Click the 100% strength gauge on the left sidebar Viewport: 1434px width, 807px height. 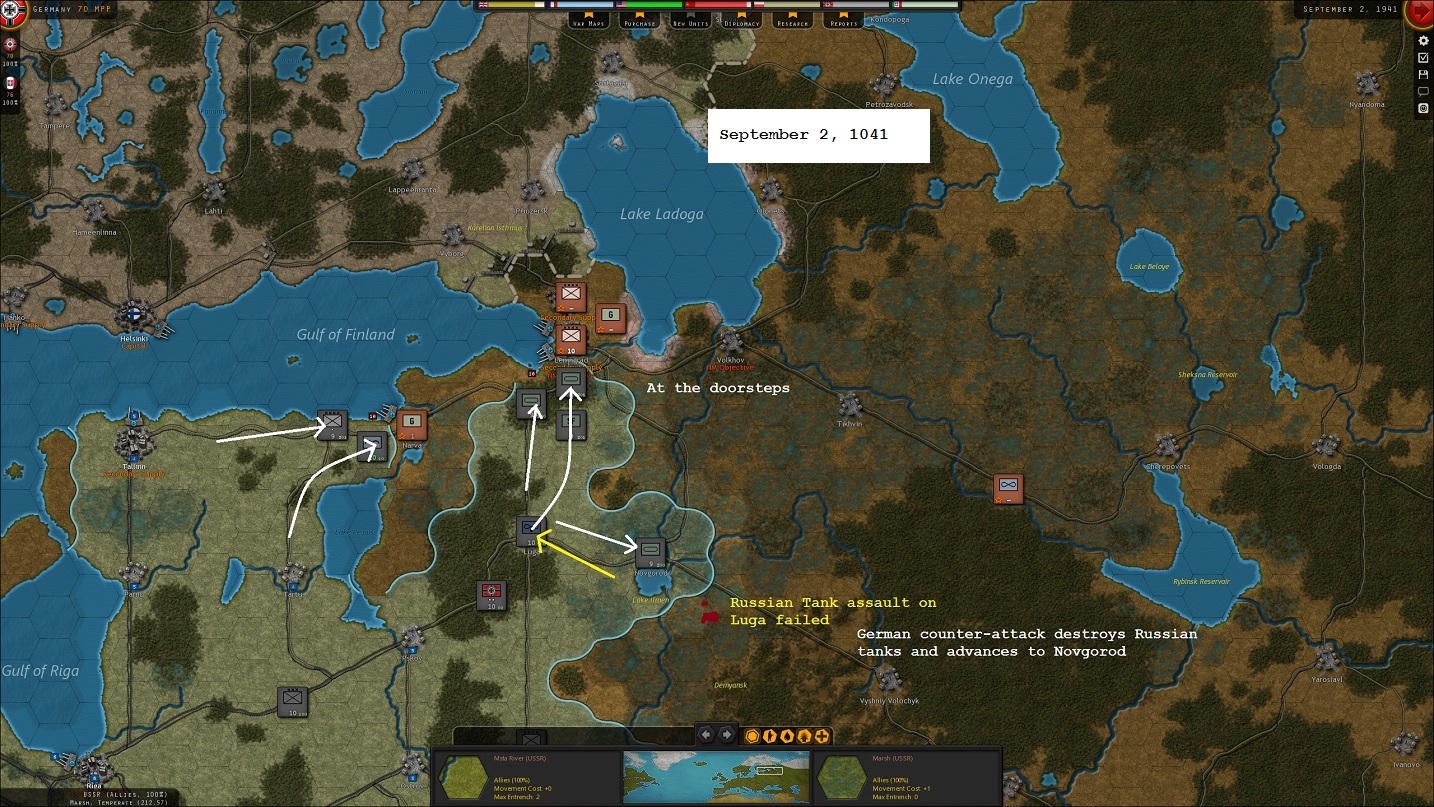point(9,62)
